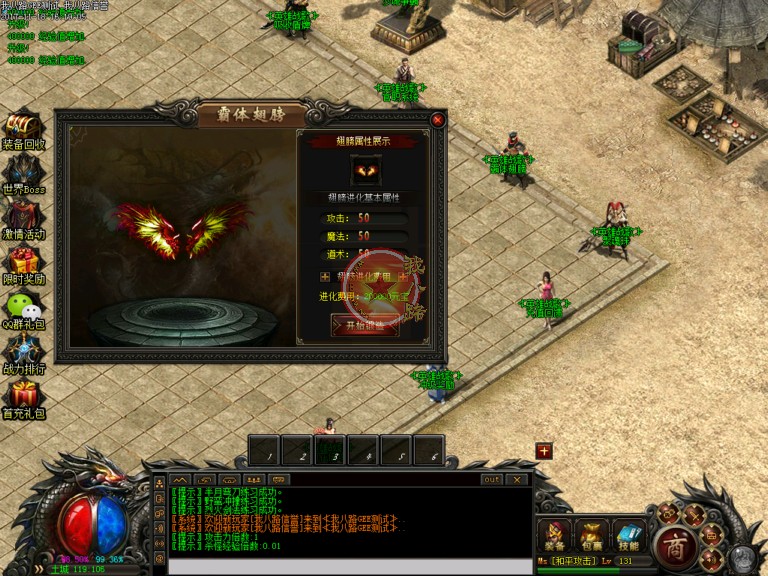Open the 世界Boss menu

point(23,171)
